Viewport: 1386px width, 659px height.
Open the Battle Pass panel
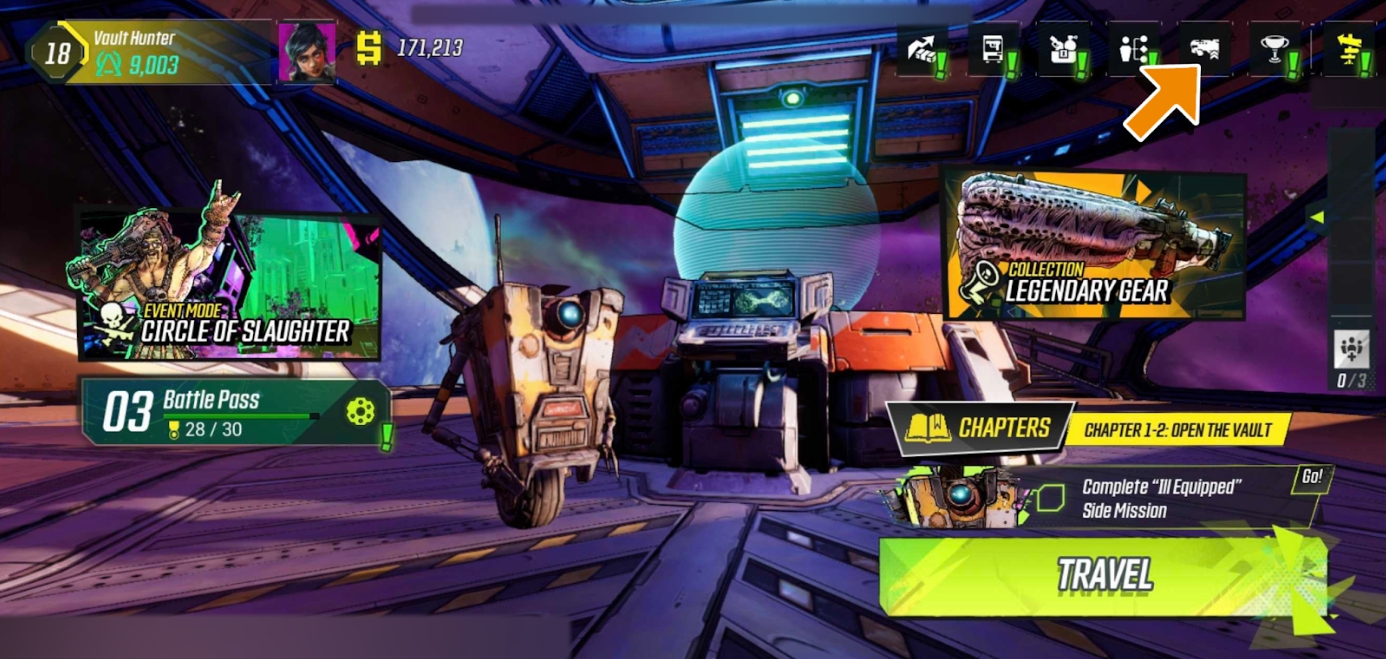coord(236,412)
